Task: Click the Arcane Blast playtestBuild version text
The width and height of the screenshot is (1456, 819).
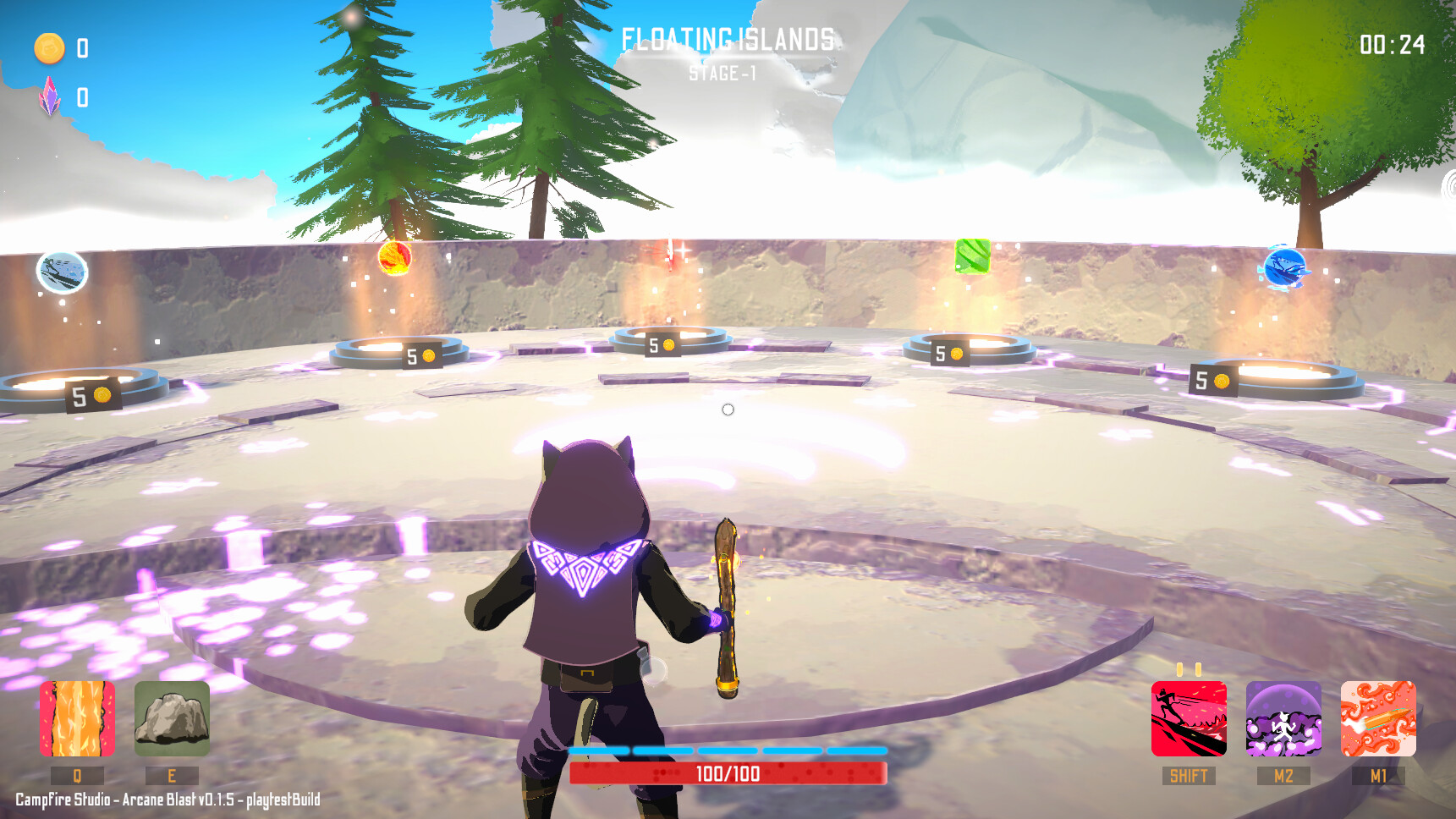Action: [x=161, y=797]
